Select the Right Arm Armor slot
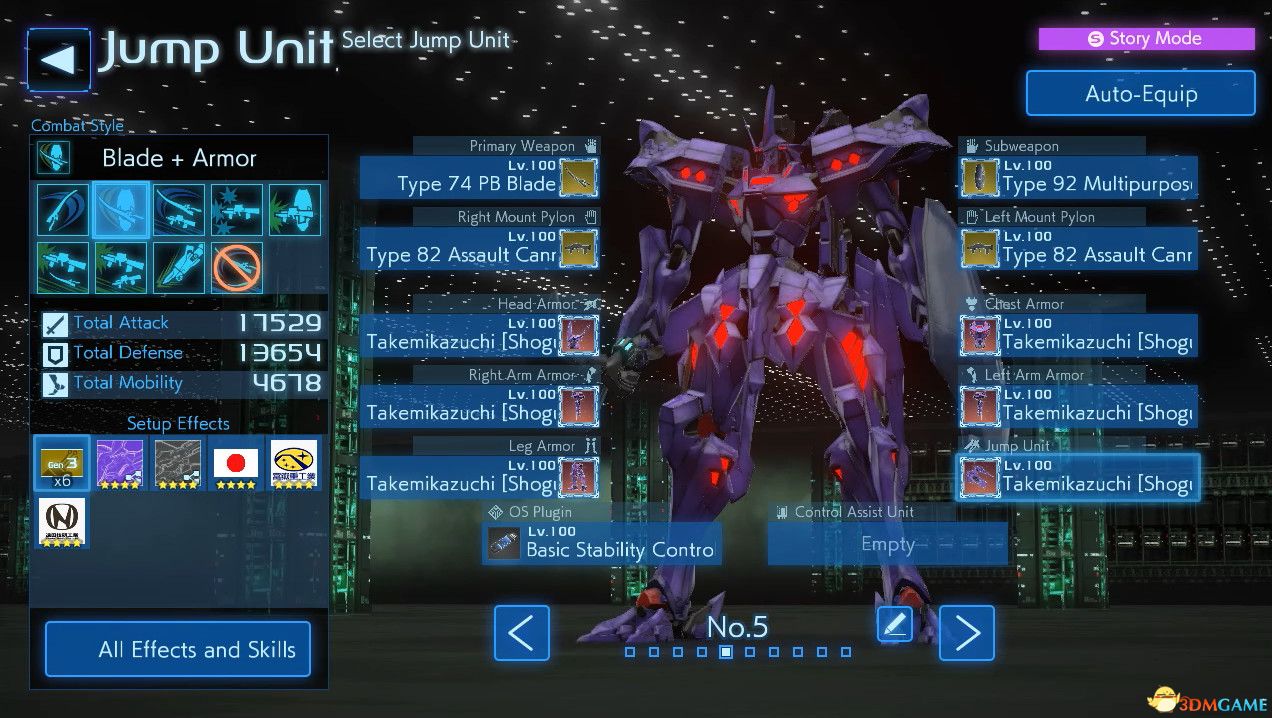 pos(478,407)
